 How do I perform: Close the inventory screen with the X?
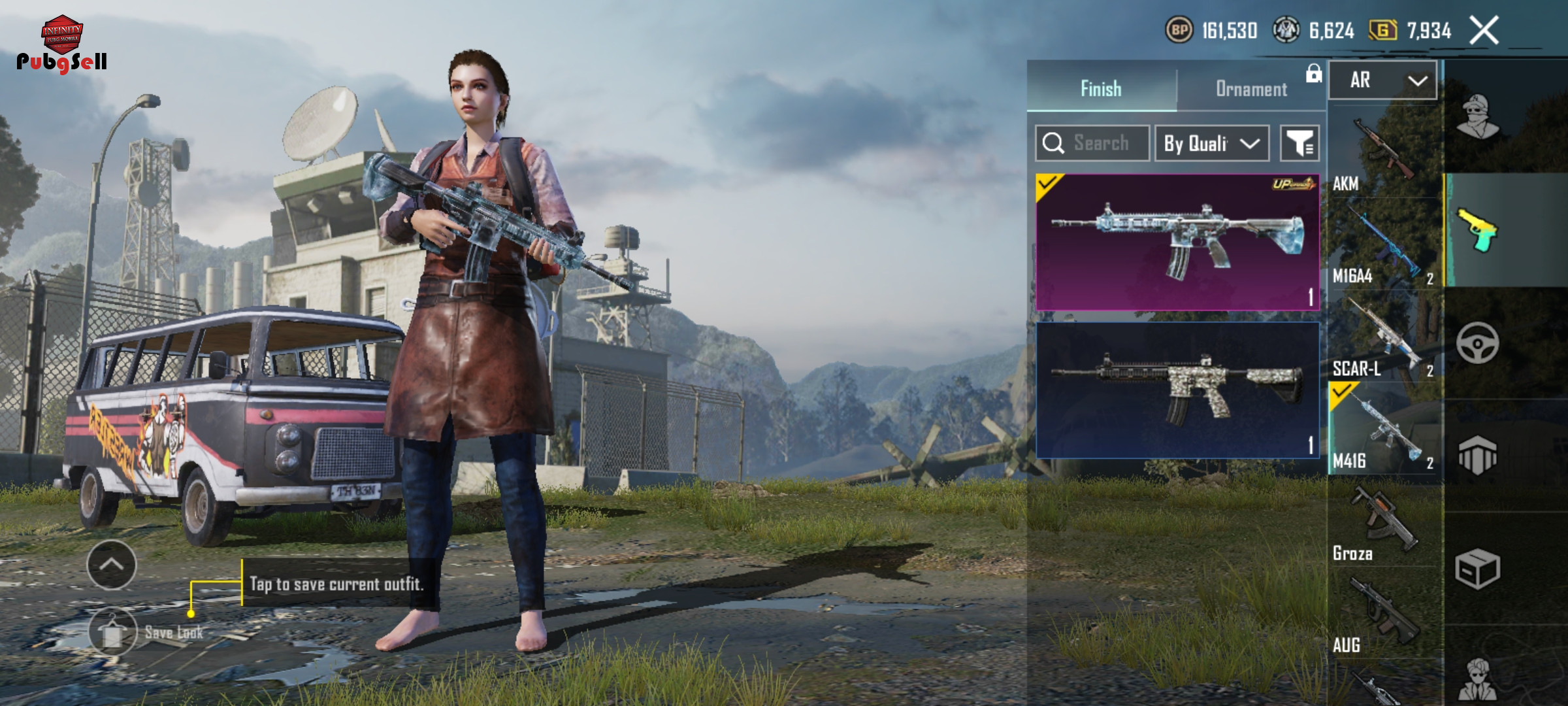coord(1484,31)
